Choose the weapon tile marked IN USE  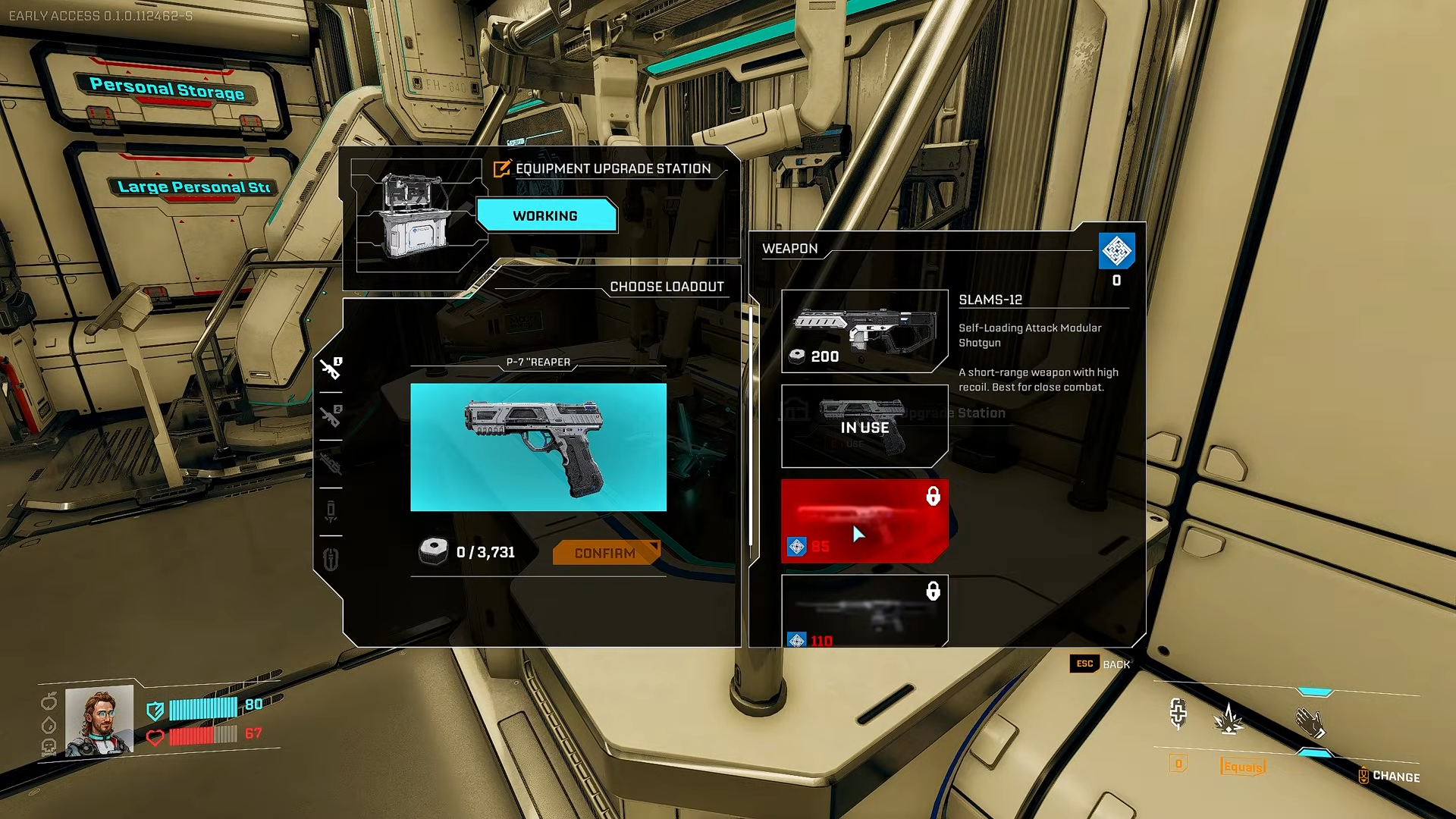[x=864, y=426]
